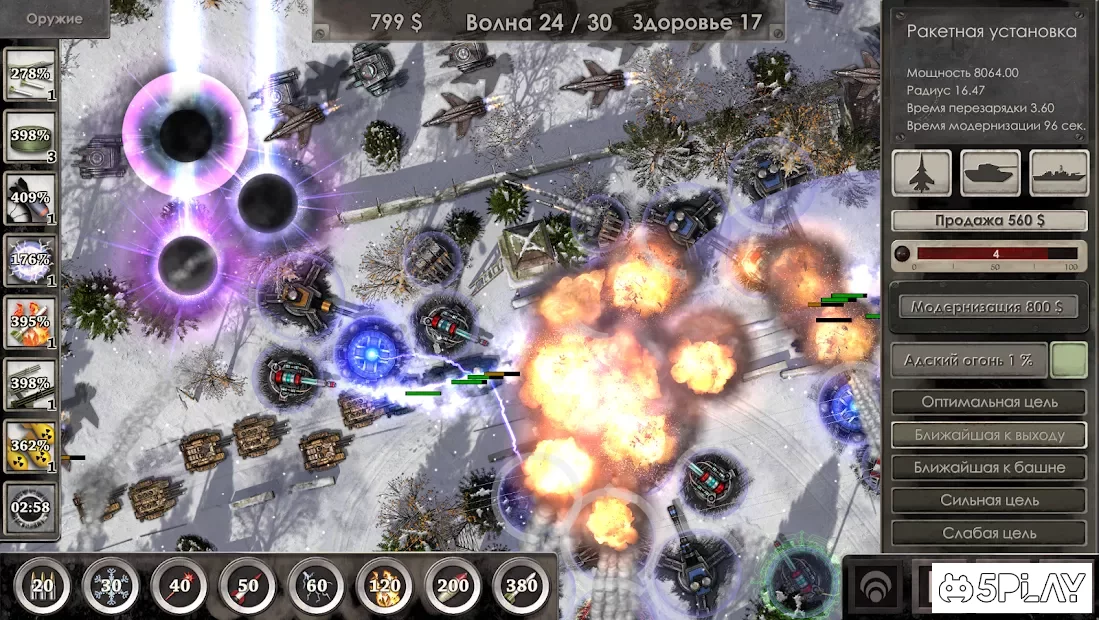
Task: Open the Оружие weapons tab
Action: click(54, 19)
